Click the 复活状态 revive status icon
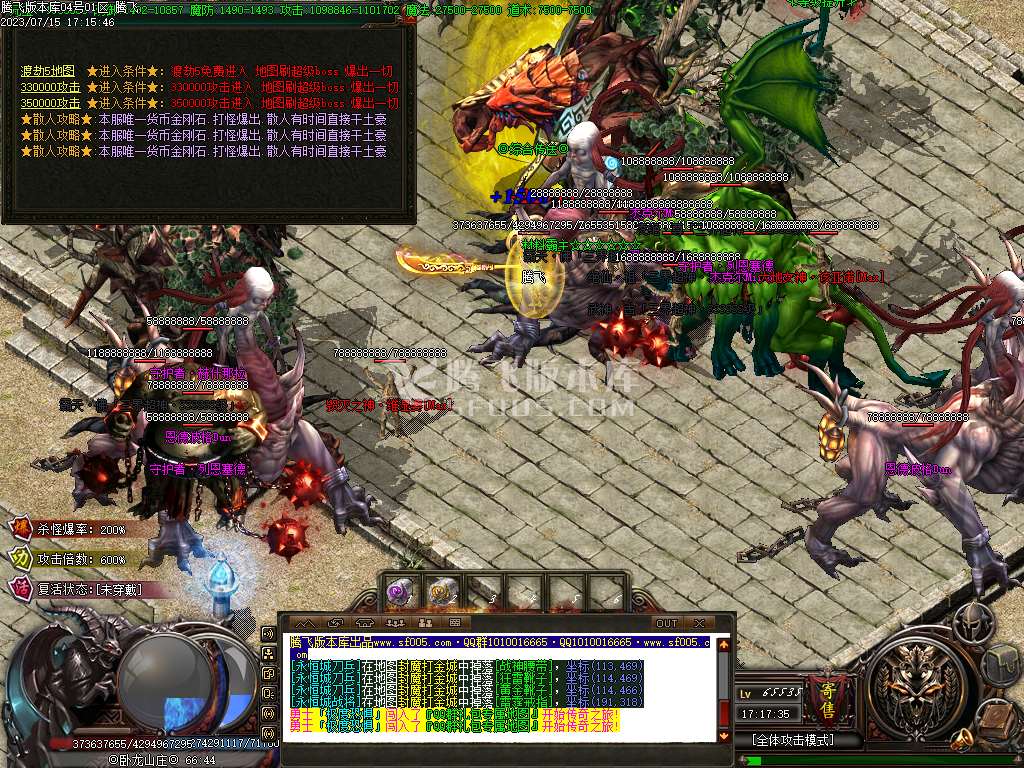The width and height of the screenshot is (1024, 768). [x=20, y=588]
